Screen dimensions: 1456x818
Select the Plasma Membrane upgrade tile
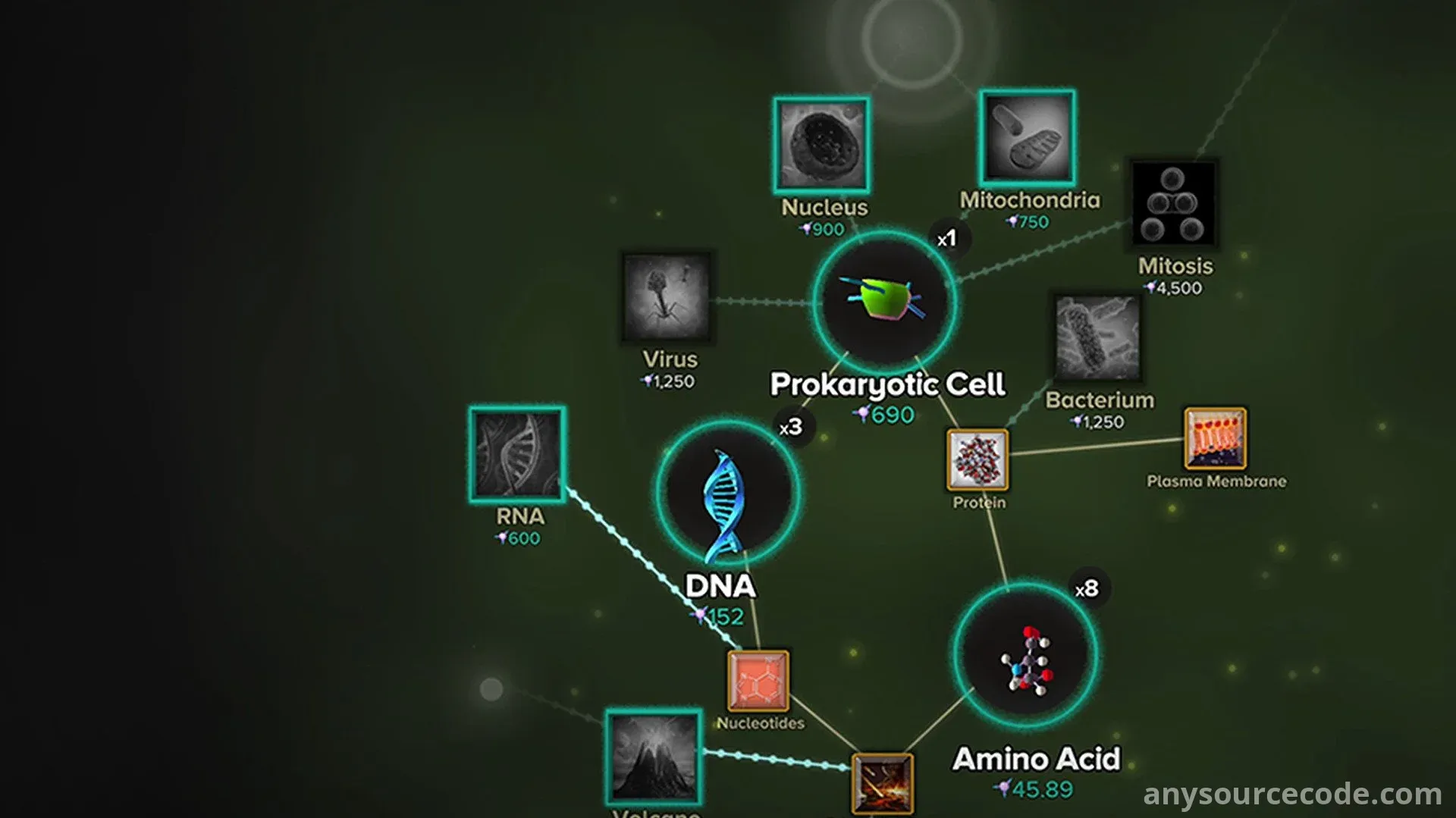(x=1215, y=439)
